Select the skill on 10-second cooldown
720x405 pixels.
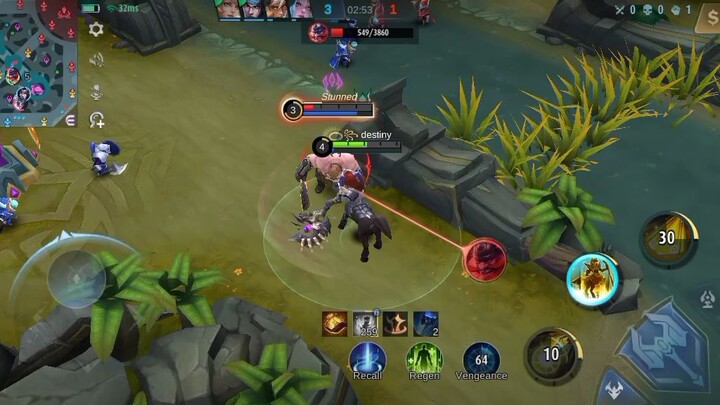551,354
